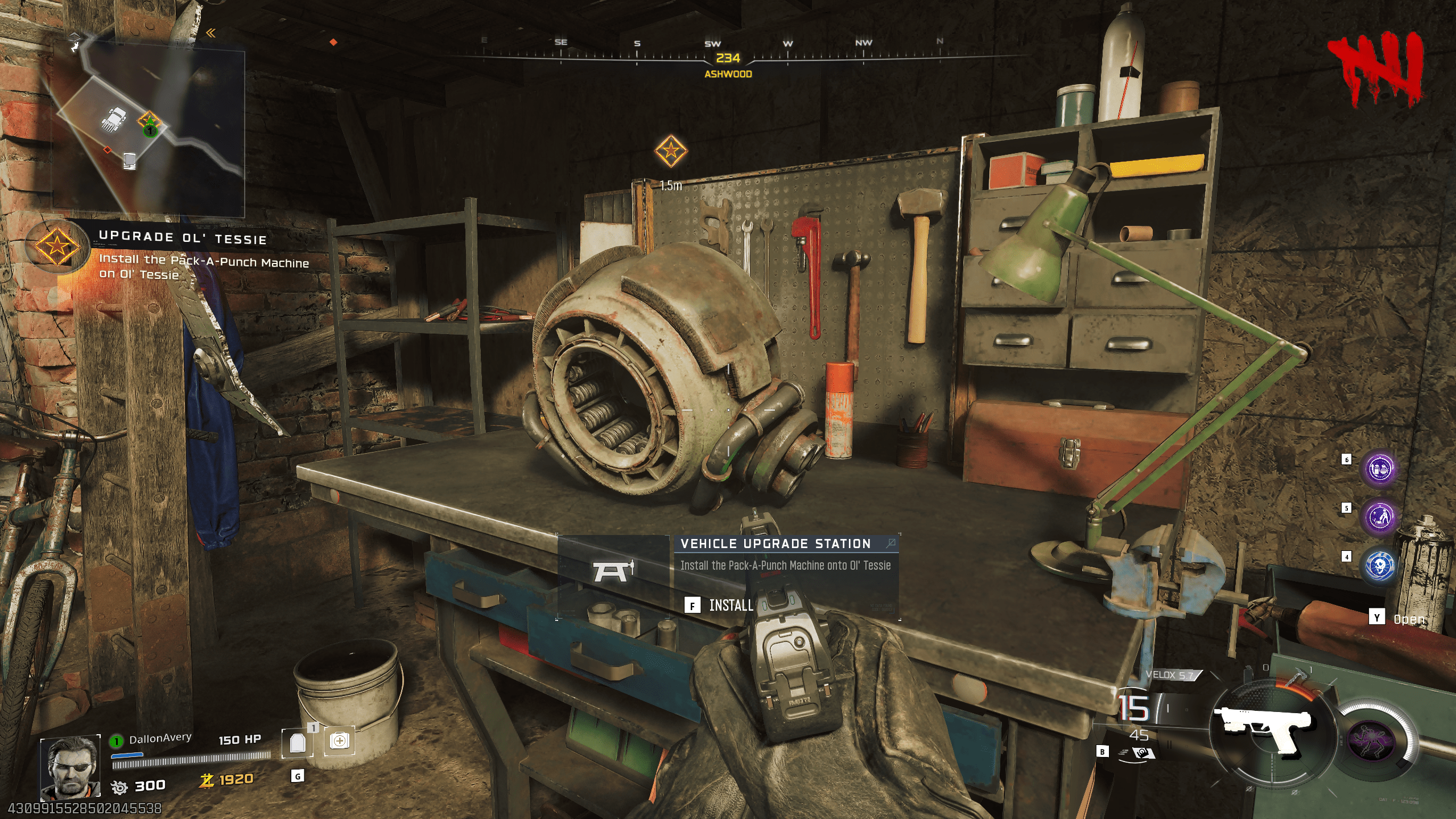Activate the purple field upgrade ability
1456x819 pixels.
click(x=1372, y=740)
